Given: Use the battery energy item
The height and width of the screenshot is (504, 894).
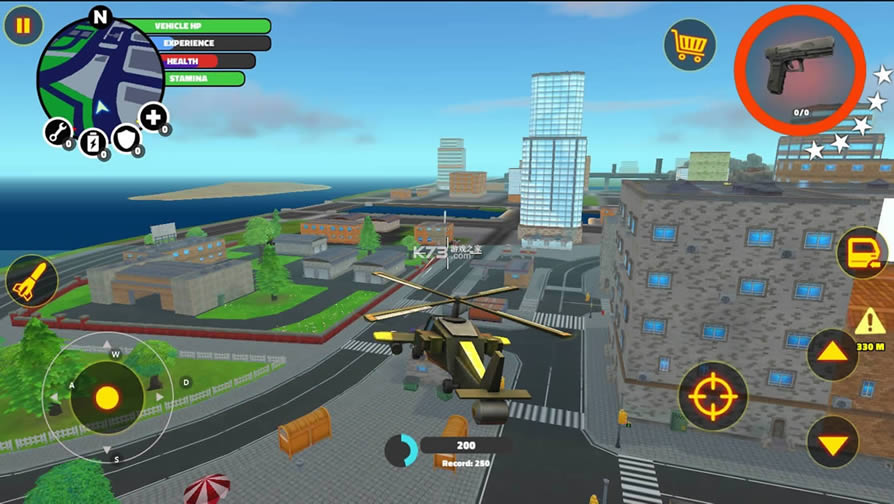Looking at the screenshot, I should tap(92, 141).
